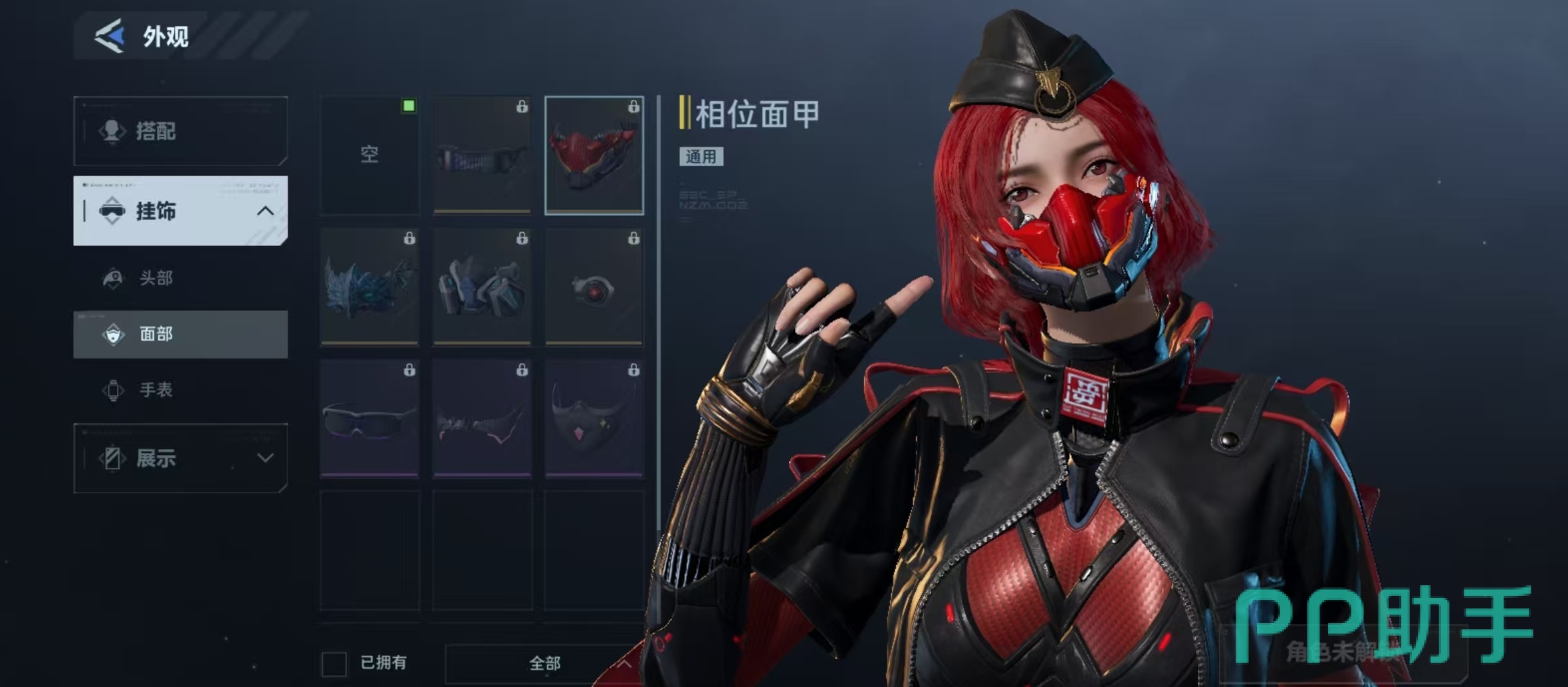1568x687 pixels.
Task: Select the dark visor face item
Action: [482, 155]
